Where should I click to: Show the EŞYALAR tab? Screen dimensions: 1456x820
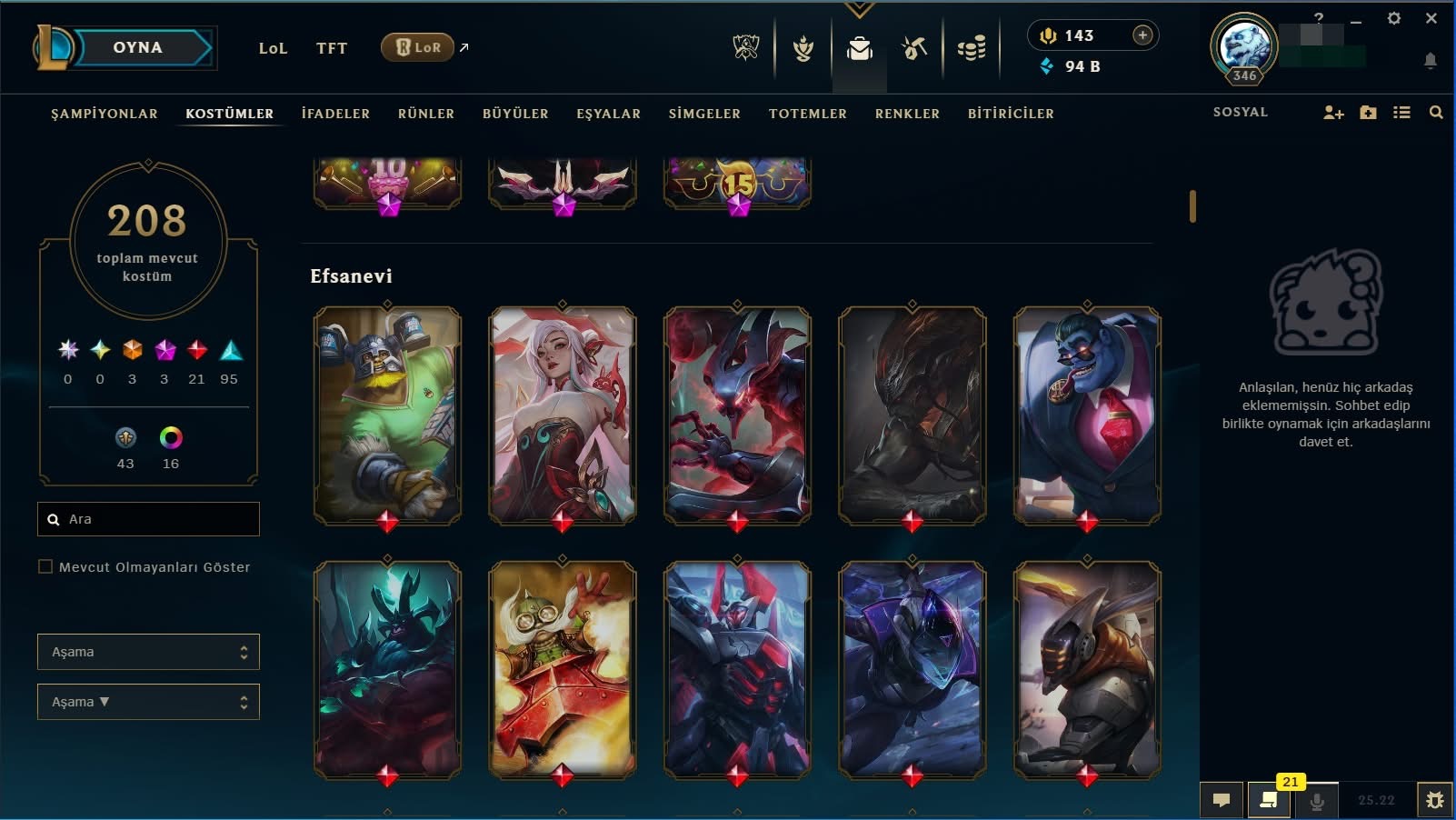[x=608, y=114]
